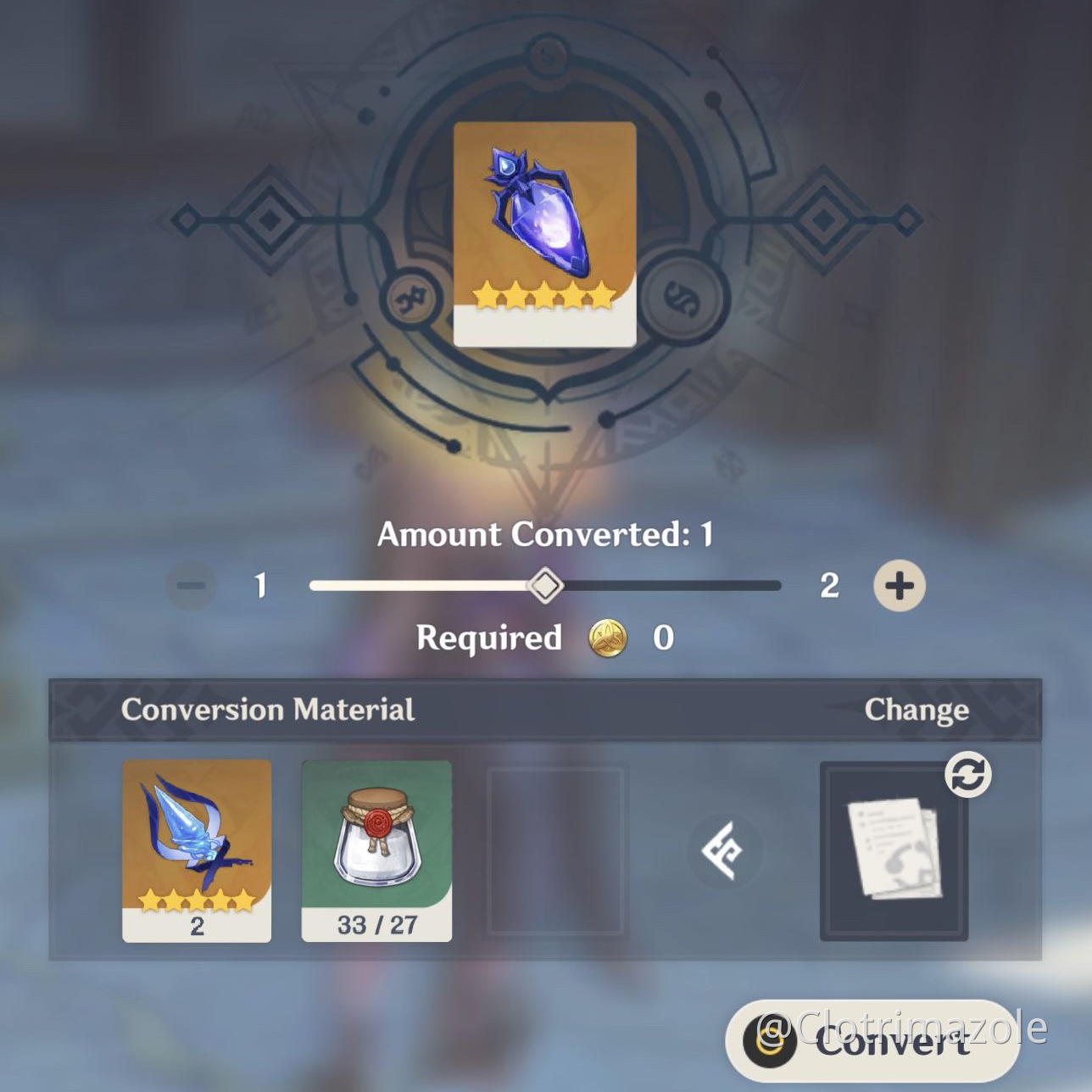The height and width of the screenshot is (1092, 1092).
Task: Click the Change label in the panel header
Action: pos(916,710)
